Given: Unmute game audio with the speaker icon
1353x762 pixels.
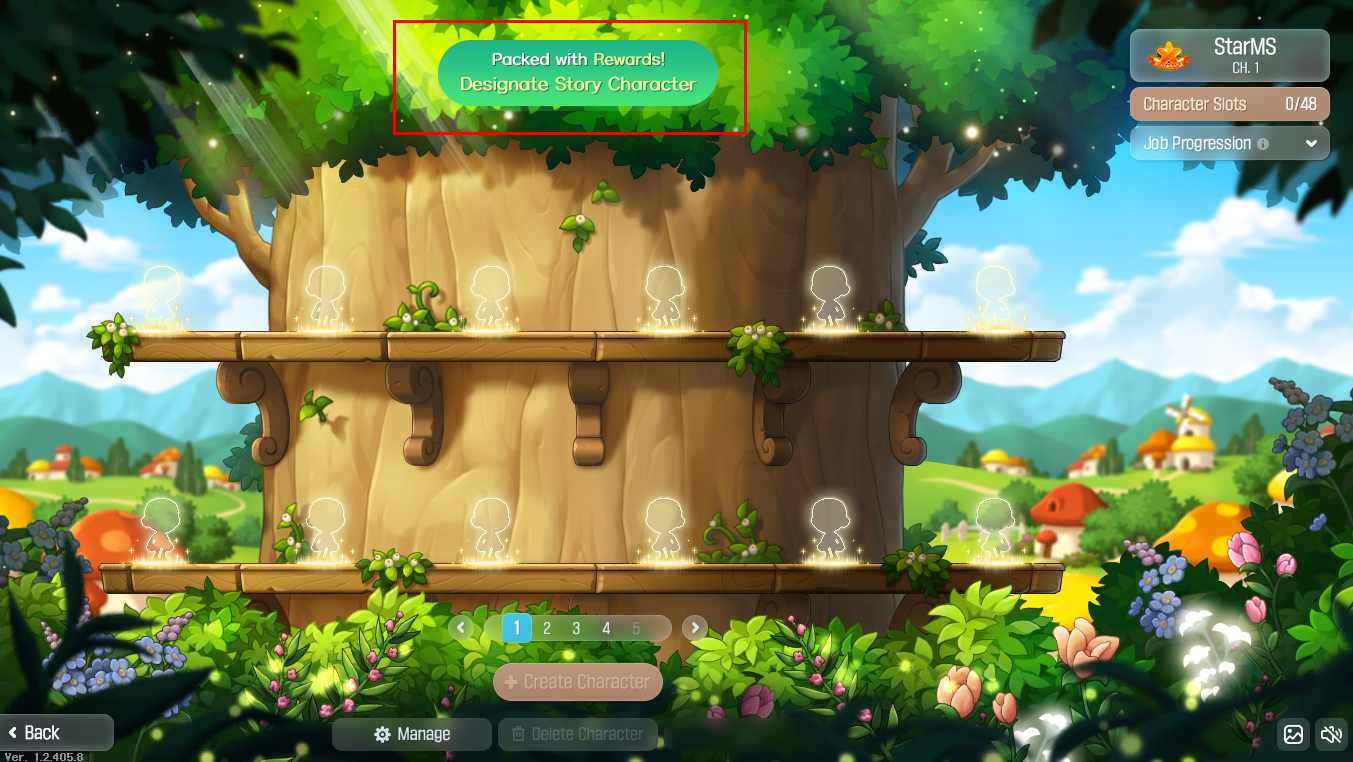Looking at the screenshot, I should pyautogui.click(x=1330, y=735).
